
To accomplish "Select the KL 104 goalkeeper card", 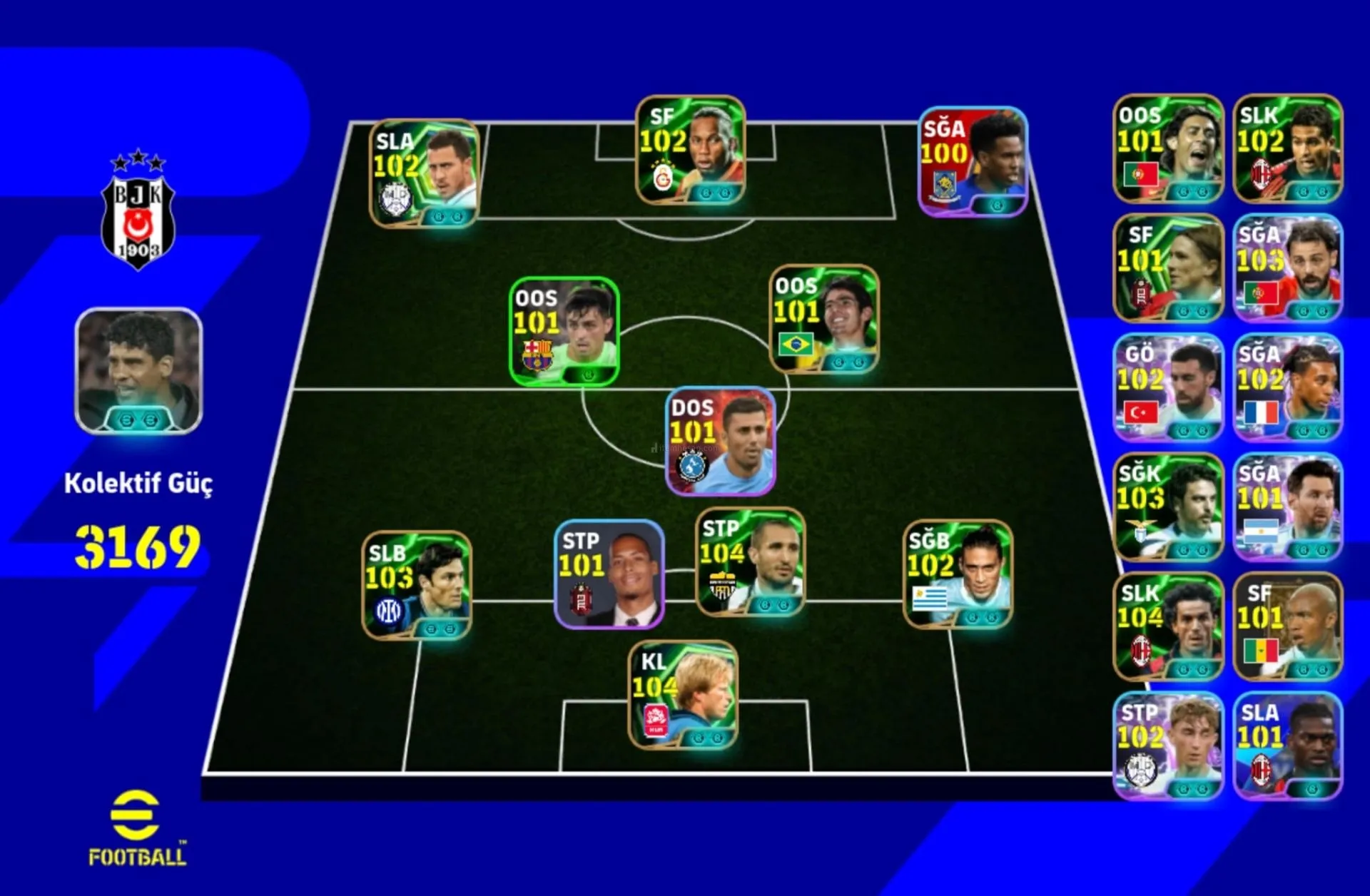I will pos(683,695).
